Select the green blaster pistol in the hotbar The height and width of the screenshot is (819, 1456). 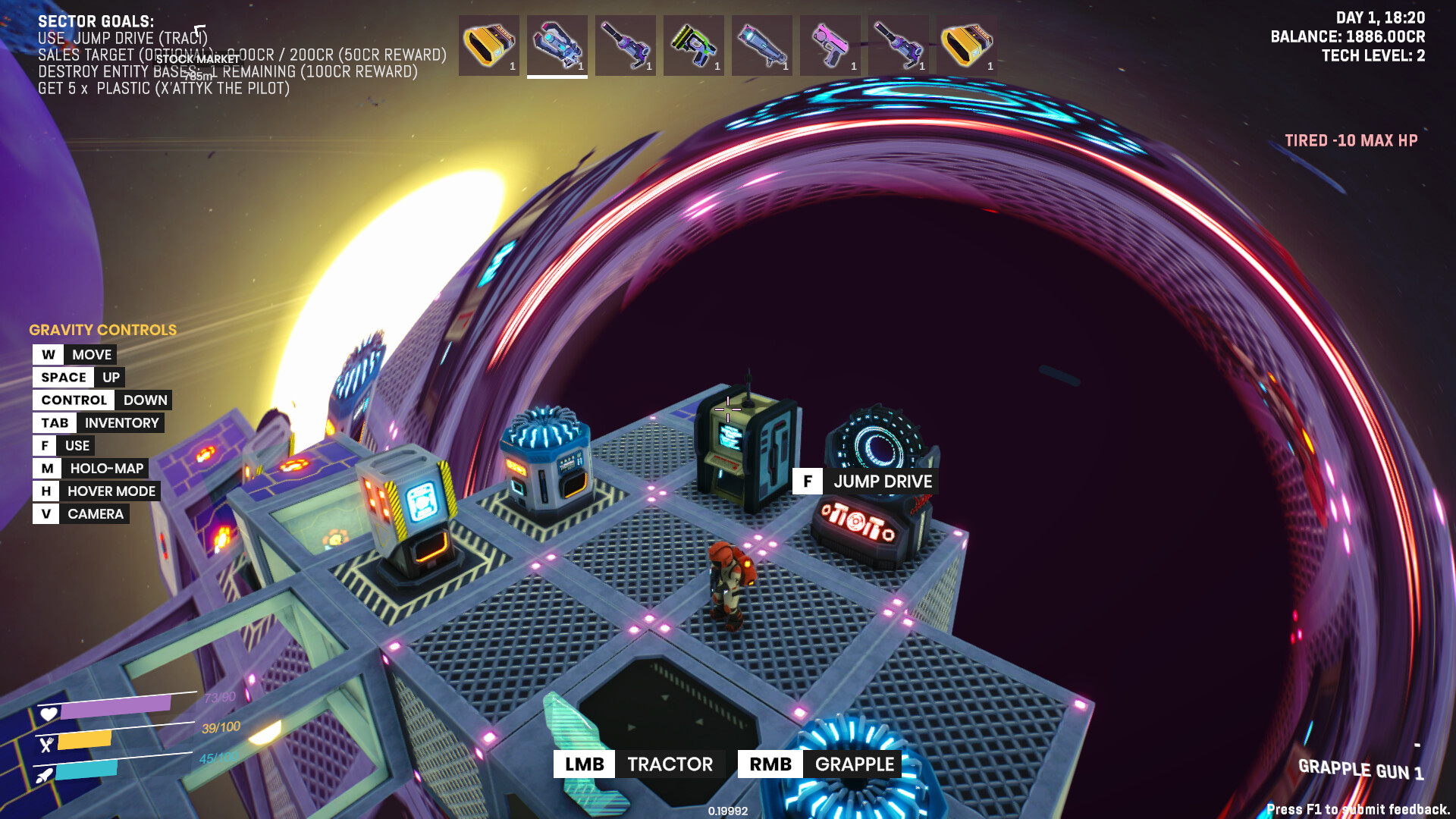point(694,45)
